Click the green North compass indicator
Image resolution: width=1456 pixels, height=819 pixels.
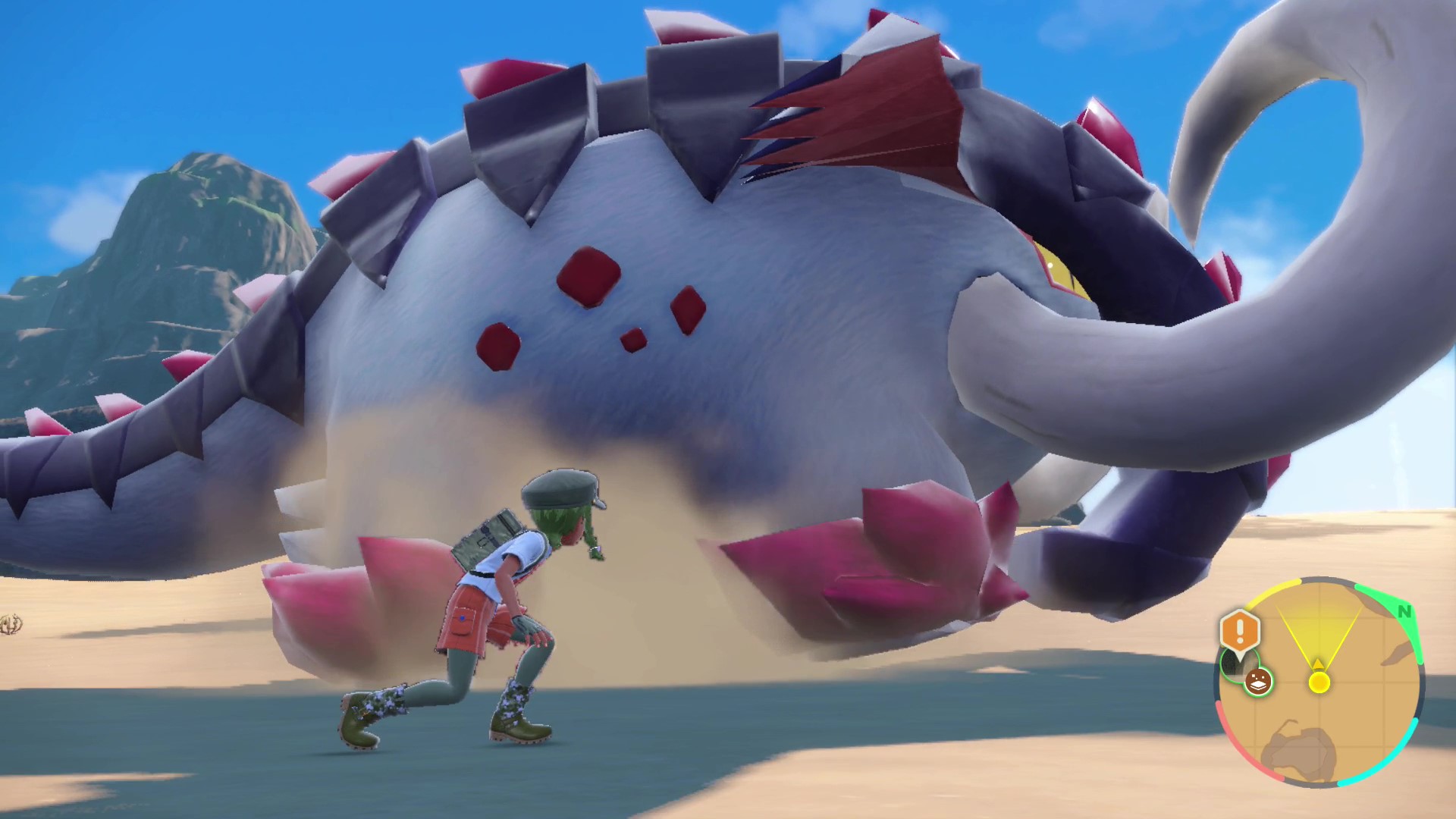[x=1404, y=611]
